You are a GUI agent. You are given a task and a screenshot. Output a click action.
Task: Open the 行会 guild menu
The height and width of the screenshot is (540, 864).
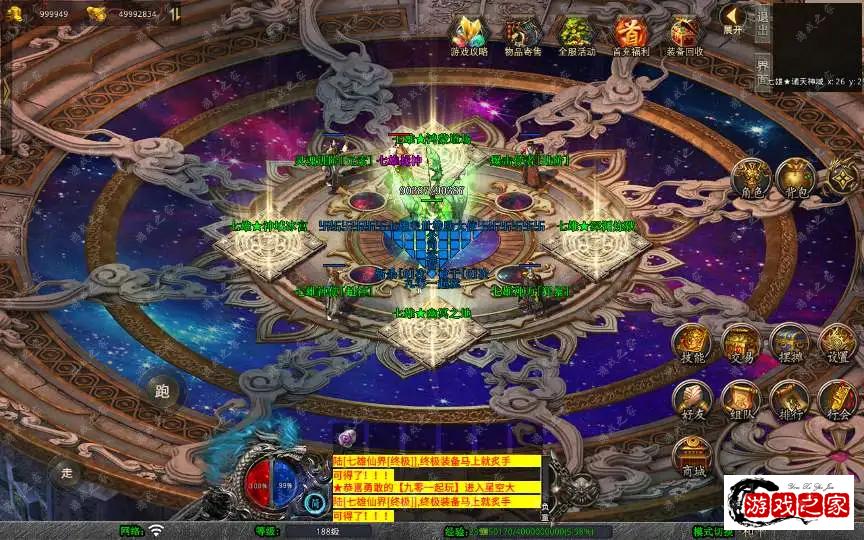(837, 400)
